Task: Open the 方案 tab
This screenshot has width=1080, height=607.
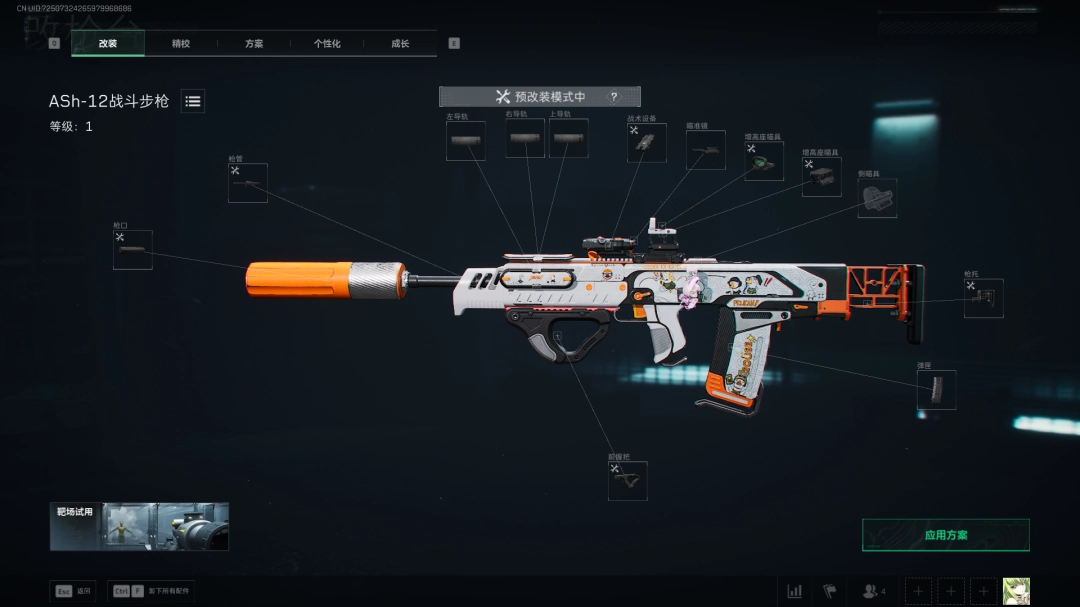Action: point(254,44)
